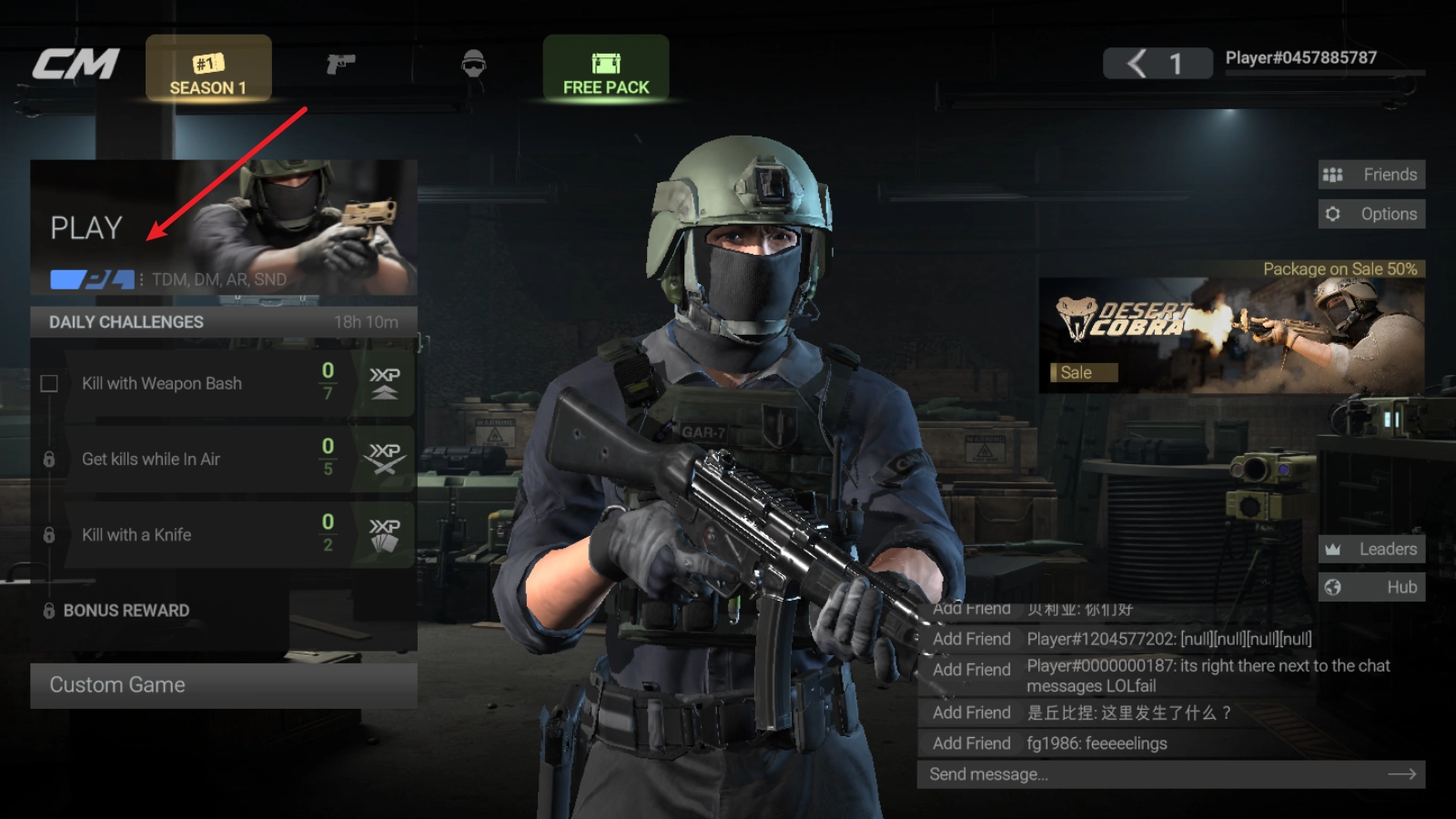
Task: Click the player level back arrow
Action: 1137,64
